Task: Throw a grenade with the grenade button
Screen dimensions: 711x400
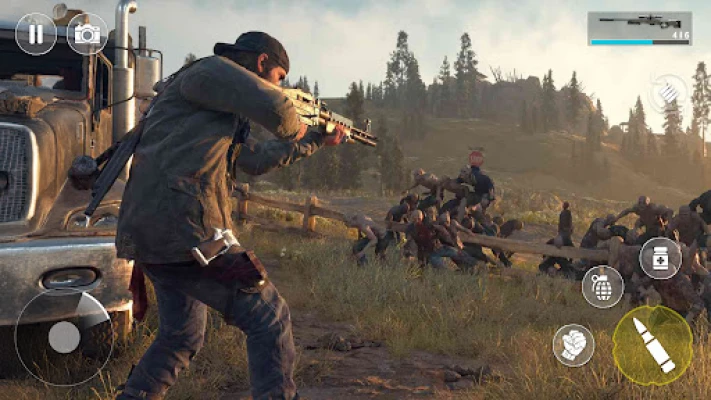Action: click(602, 286)
